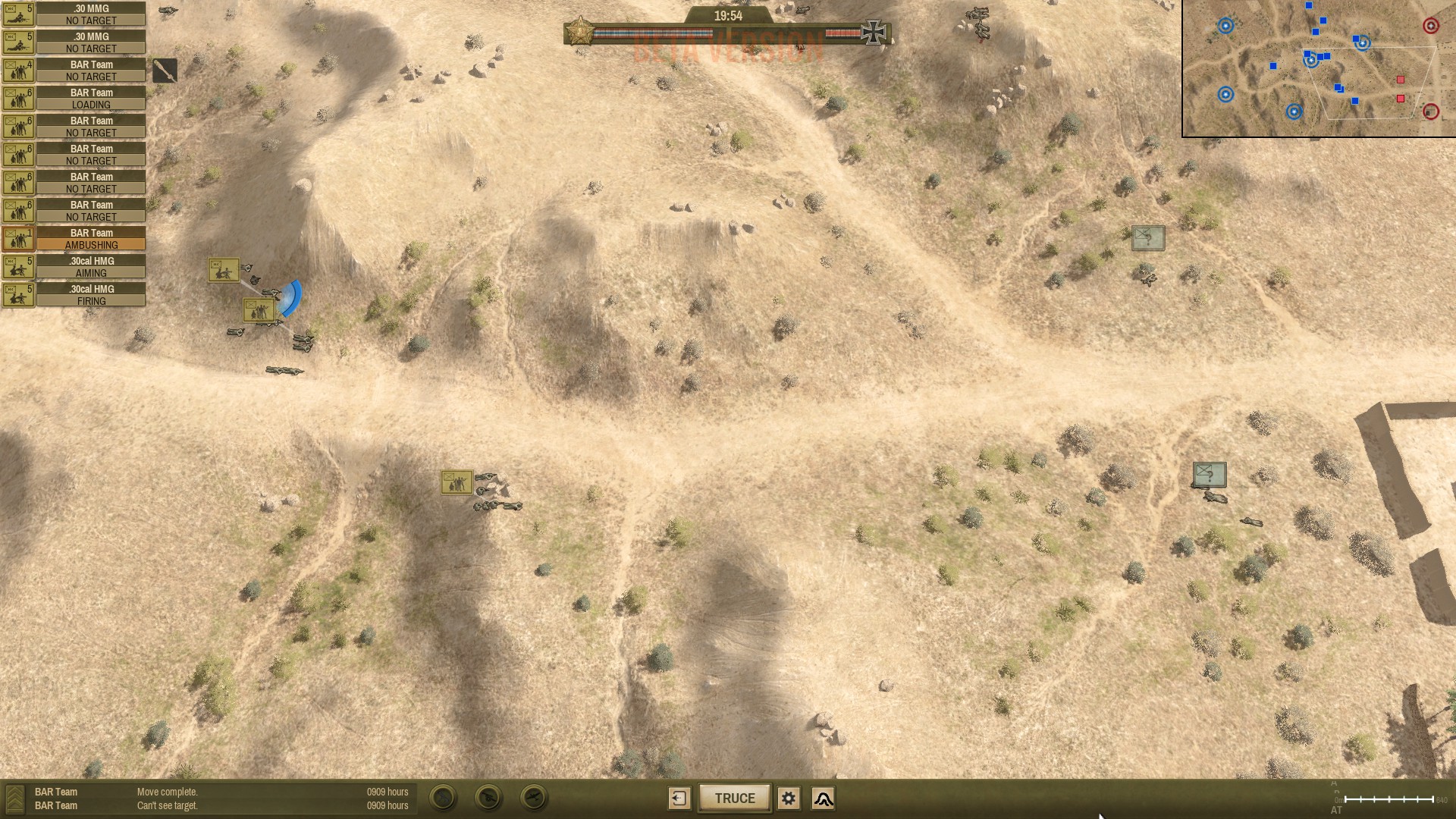The width and height of the screenshot is (1456, 819).
Task: Select the ambushing BAR Team unit icon
Action: click(x=18, y=239)
